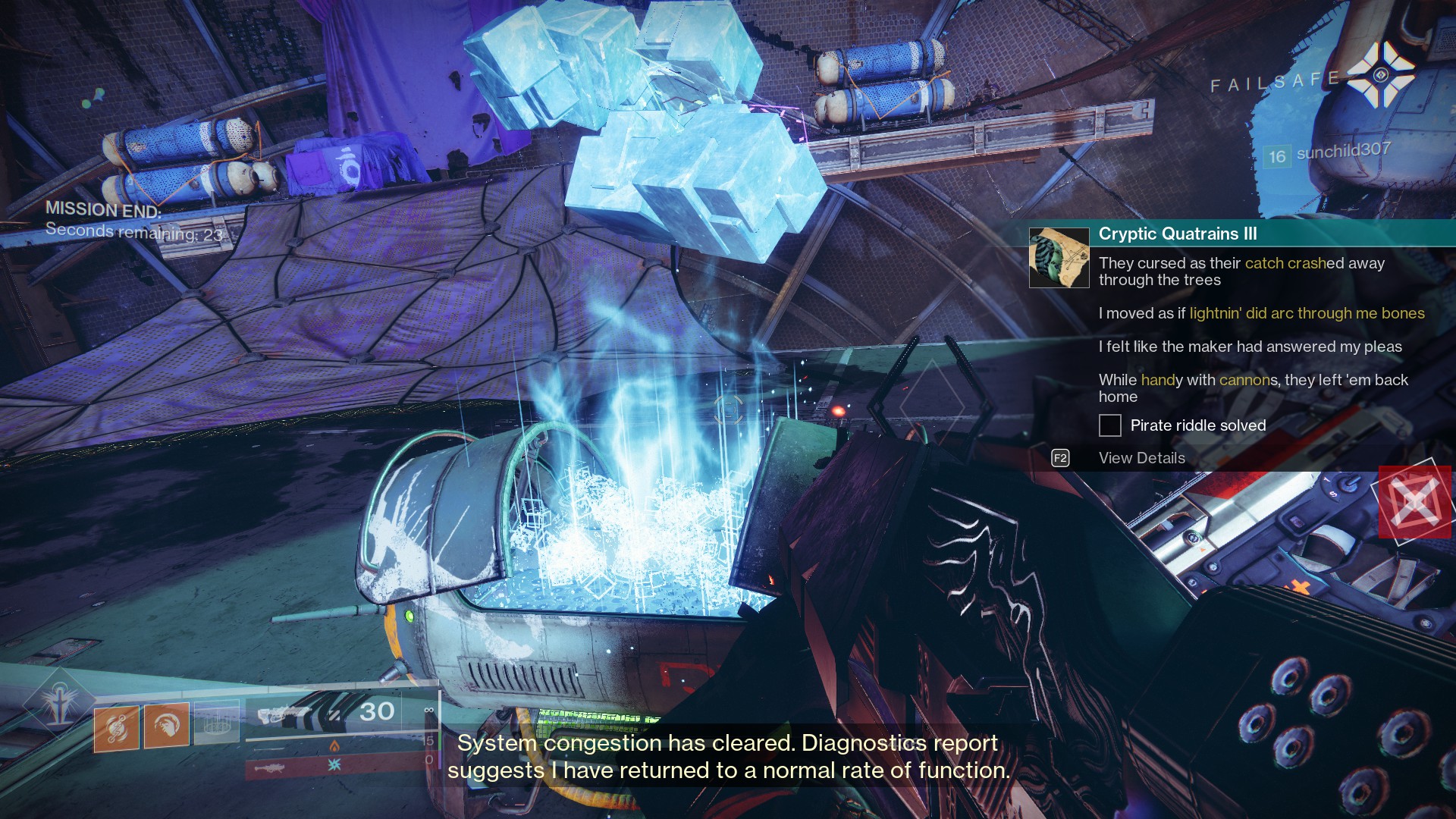Click the blue arc burst icon on weapon bar
Screen dimensions: 1456x819
(334, 766)
